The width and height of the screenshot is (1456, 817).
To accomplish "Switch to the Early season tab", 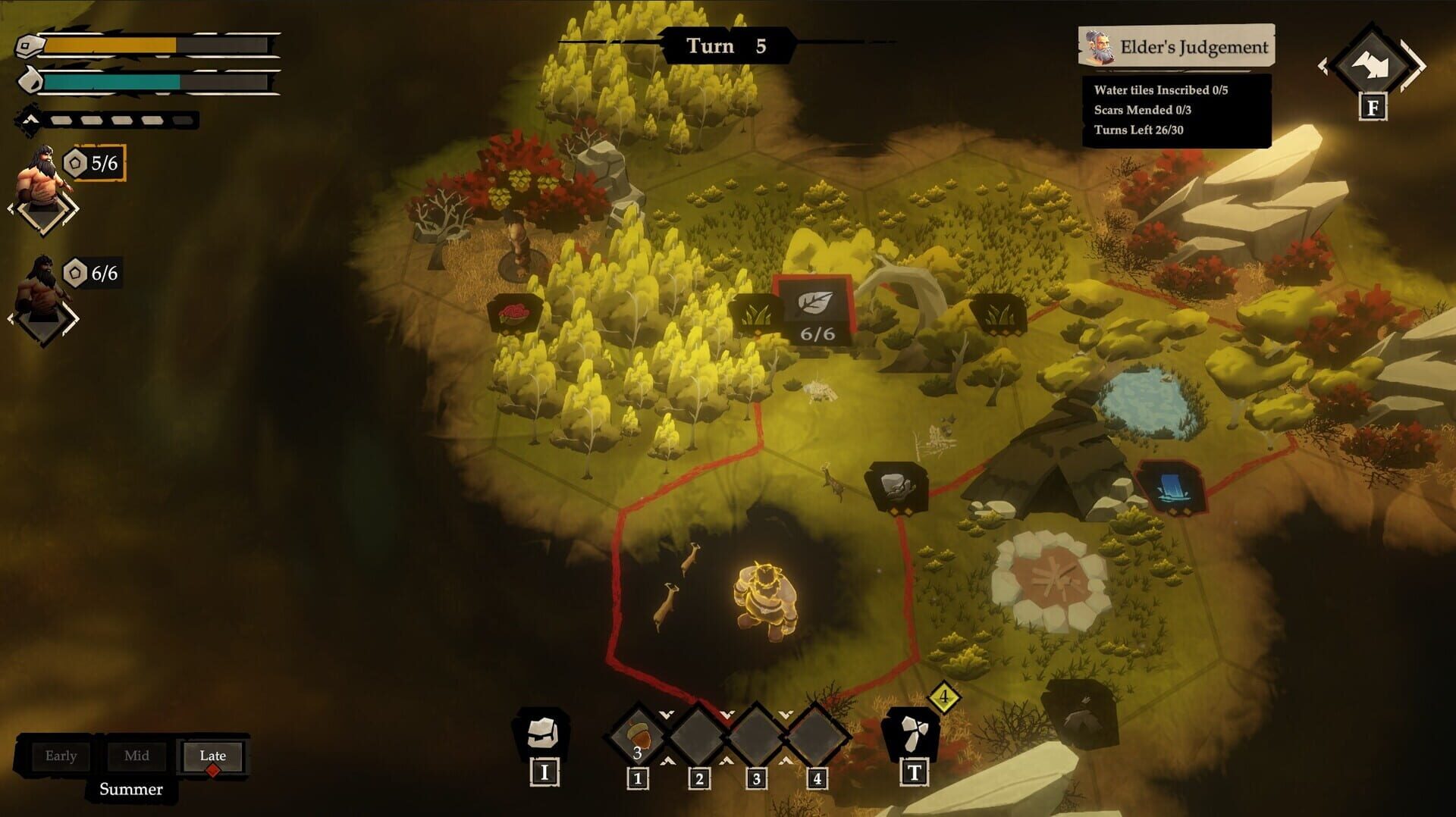I will 61,756.
